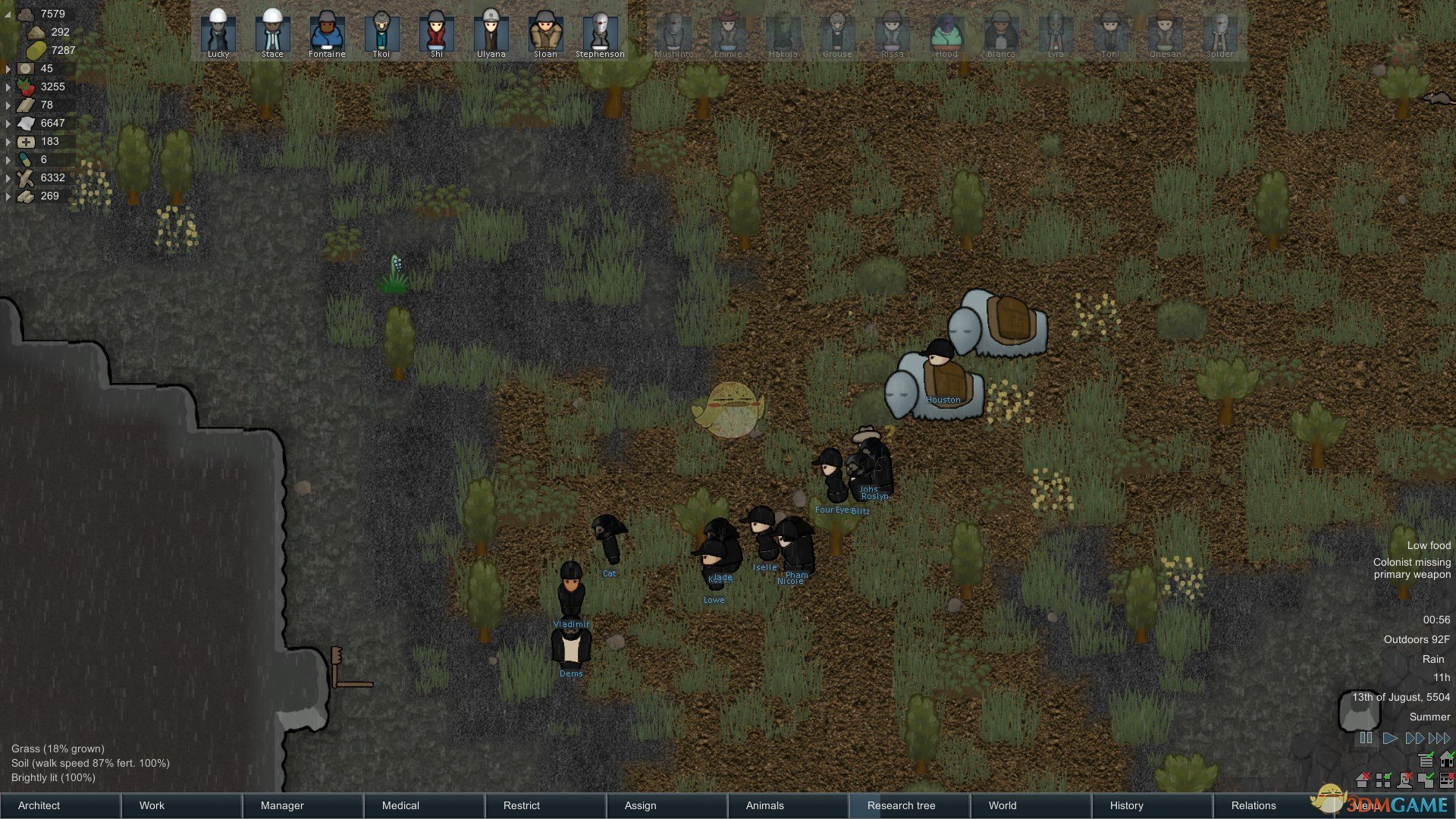Select colonist Lucky's portrait

point(218,33)
